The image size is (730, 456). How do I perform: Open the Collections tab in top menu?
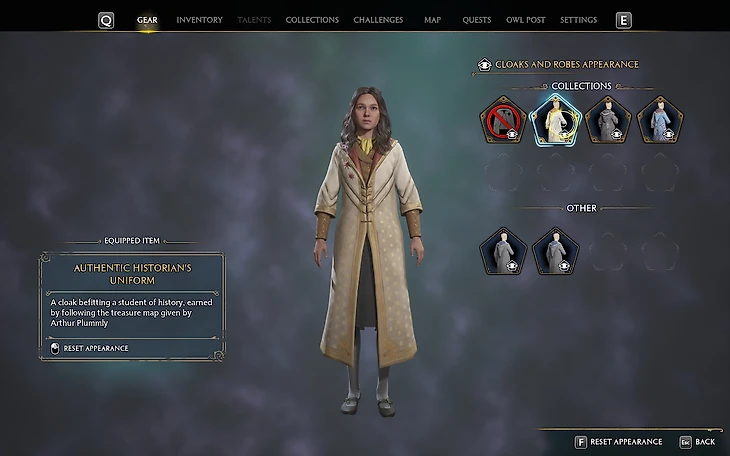point(312,20)
